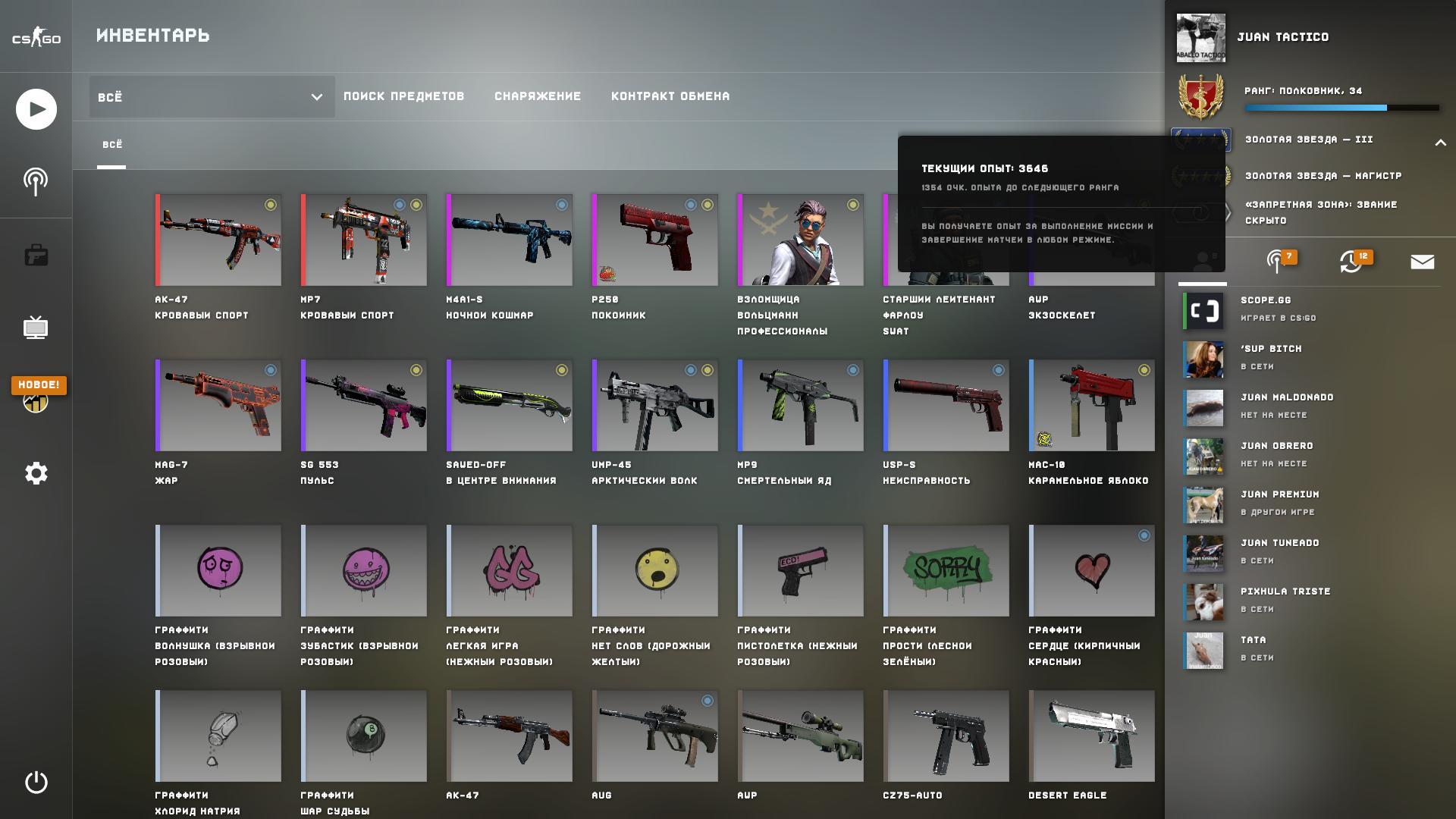Select the MAC-10 Карамельное яблоко item

(1092, 406)
